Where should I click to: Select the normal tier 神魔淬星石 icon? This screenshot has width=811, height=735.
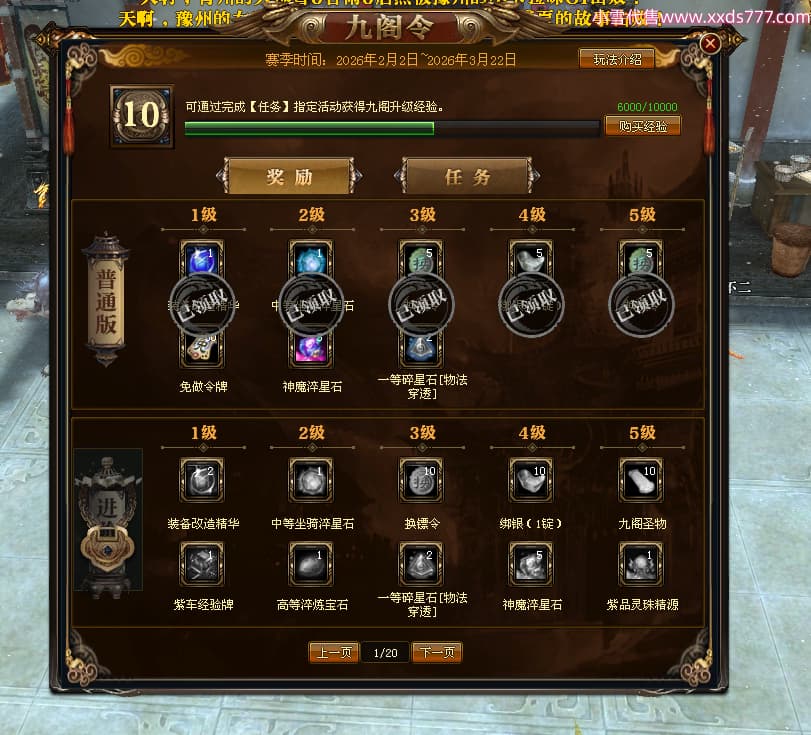click(x=311, y=348)
